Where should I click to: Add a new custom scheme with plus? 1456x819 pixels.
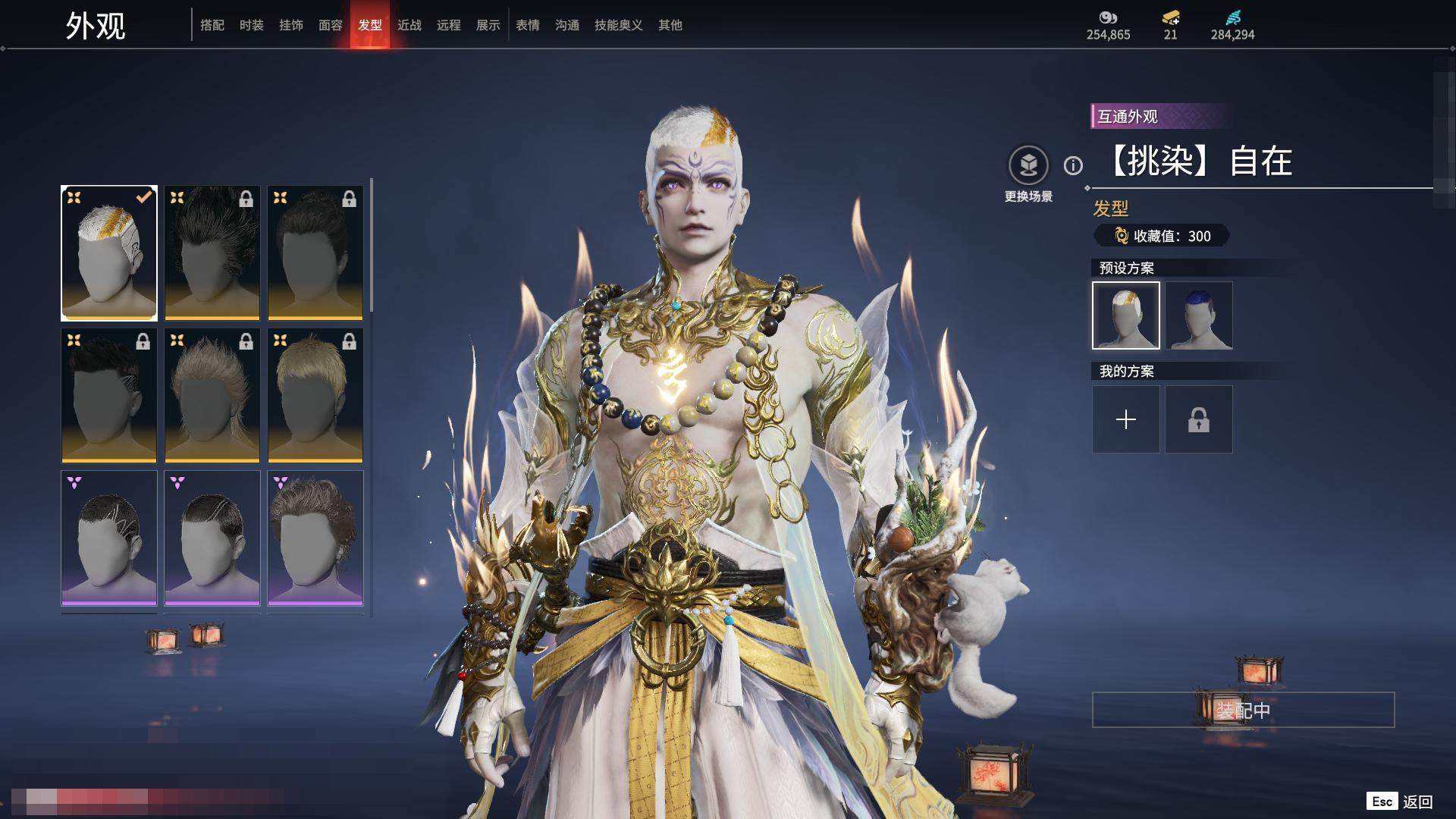pos(1126,419)
